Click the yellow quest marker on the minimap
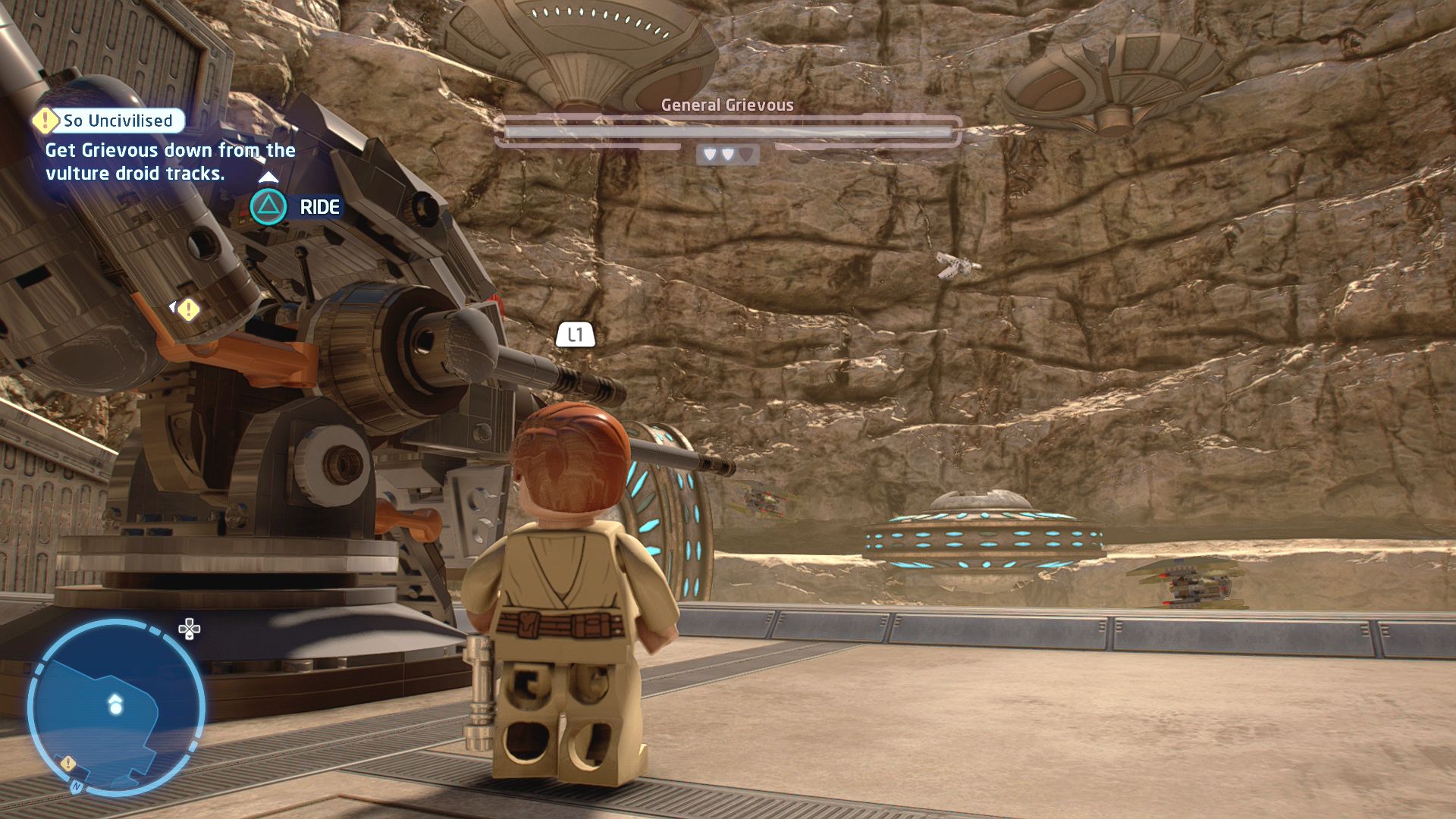The image size is (1456, 819). 68,763
